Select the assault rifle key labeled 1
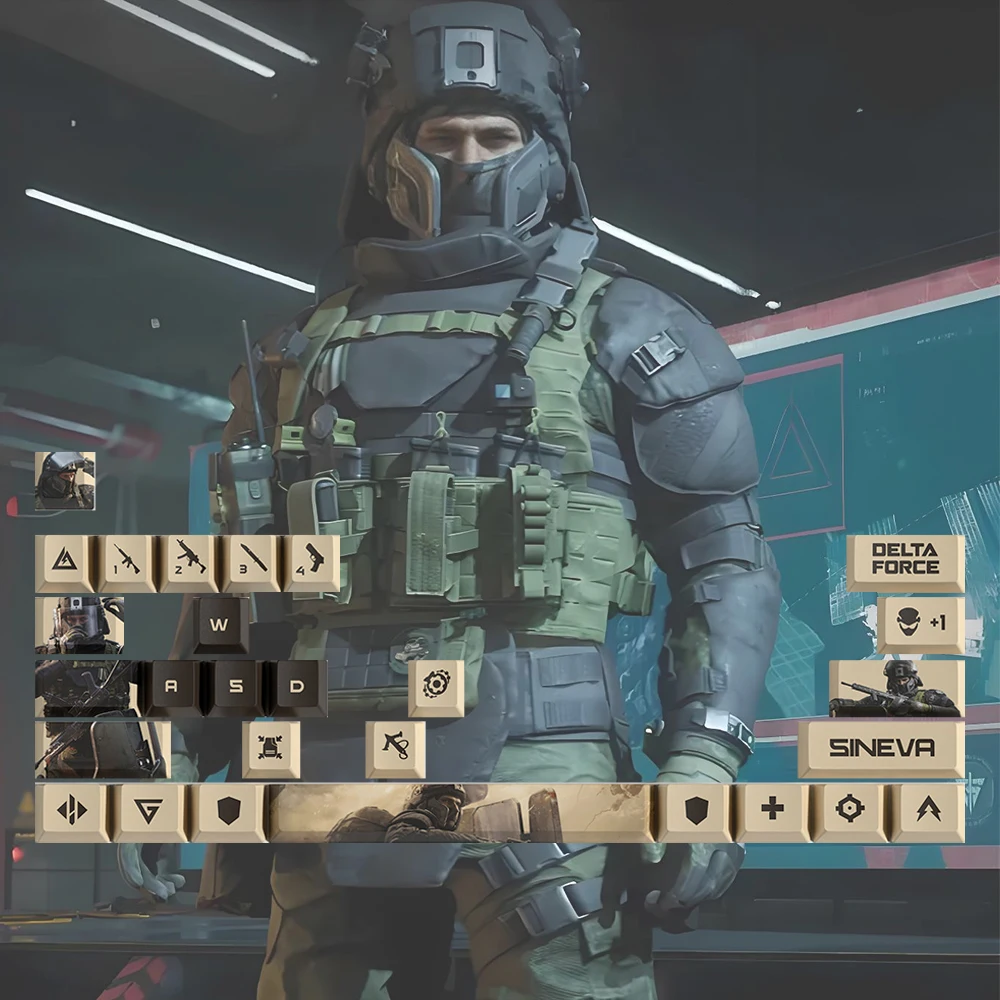This screenshot has height=1000, width=1000. (x=127, y=563)
